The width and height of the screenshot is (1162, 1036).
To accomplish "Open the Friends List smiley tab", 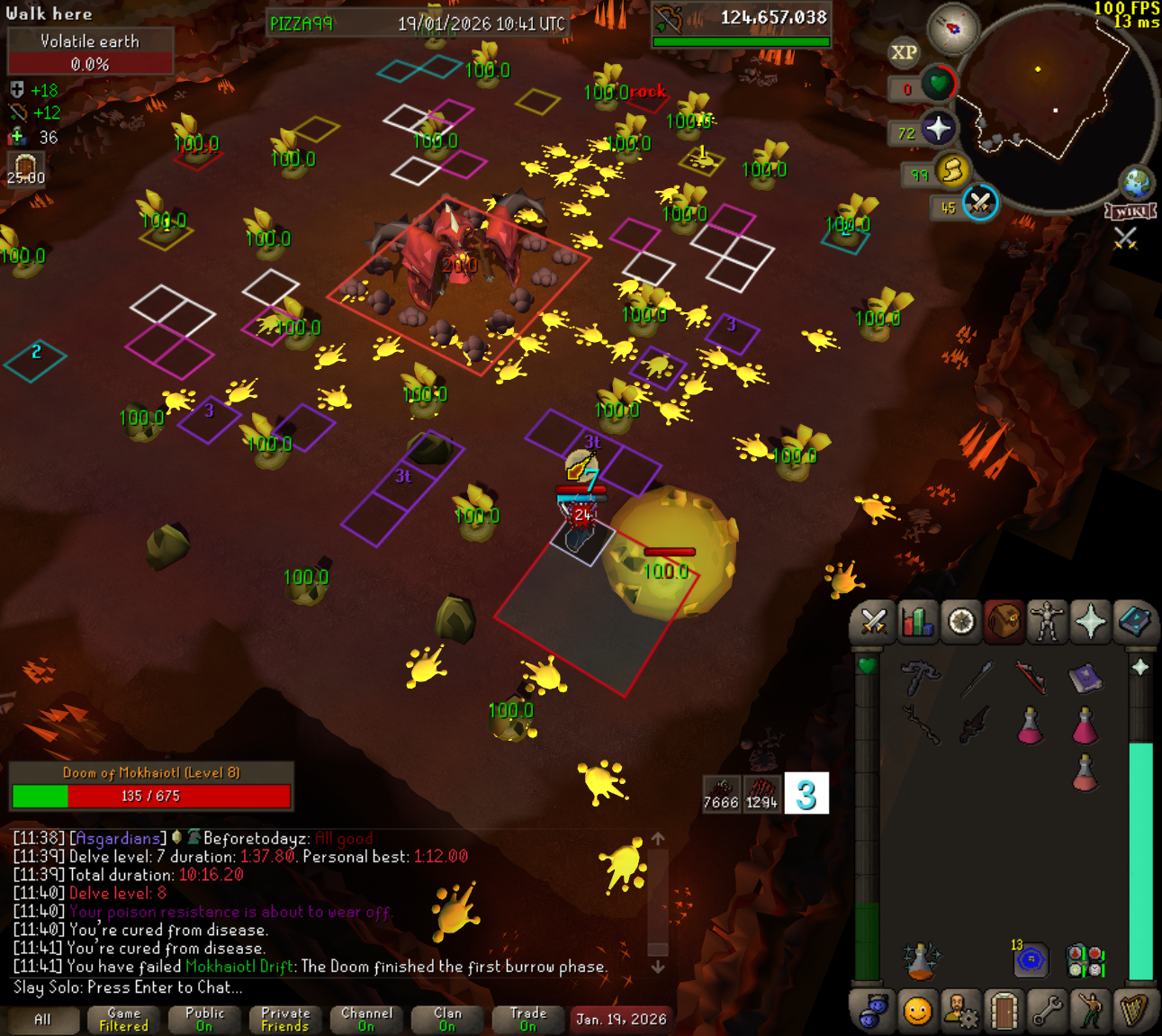I will coord(917,1011).
